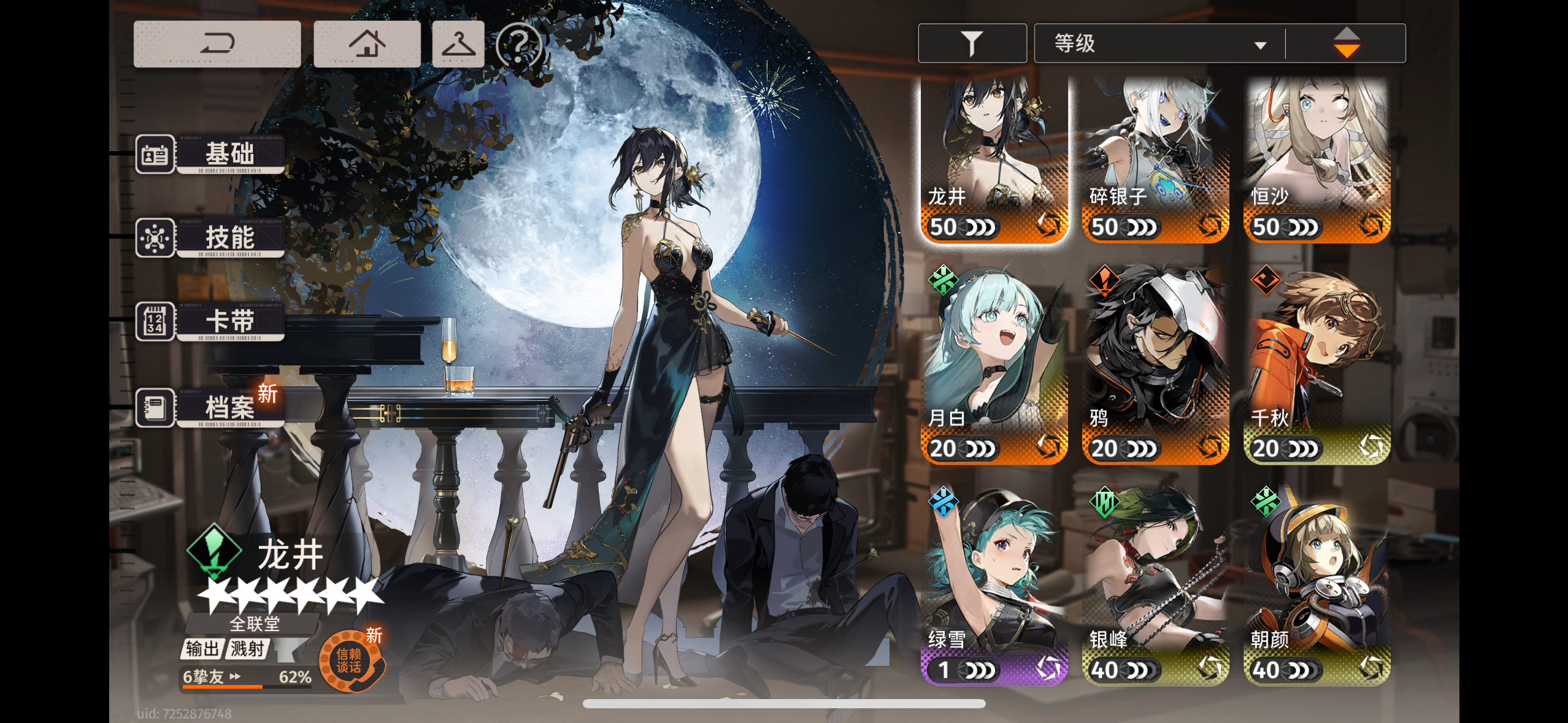Click the question mark help icon

tap(519, 43)
